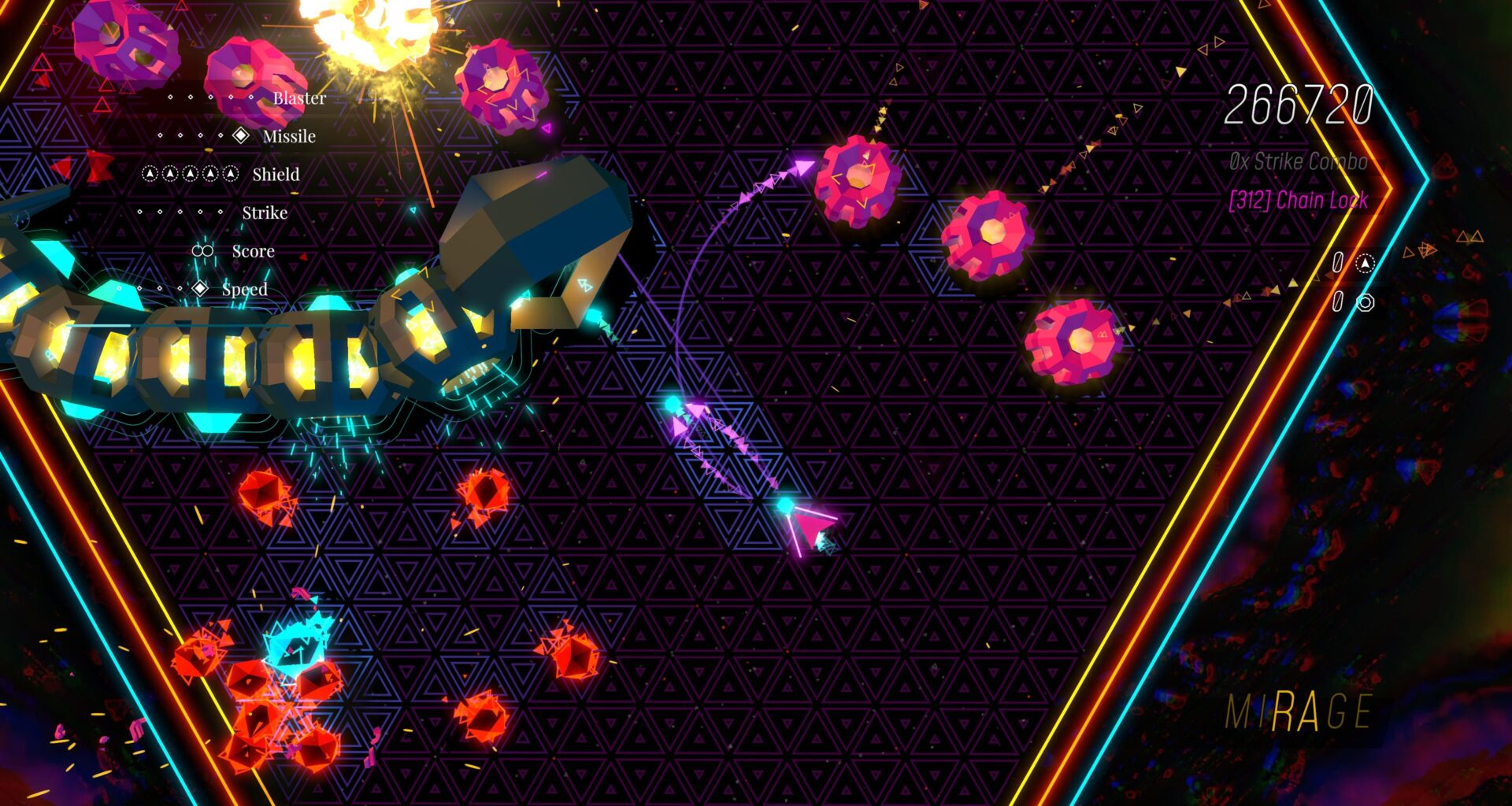Click the shield arrow icon near the right border
This screenshot has height=806, width=1512.
1365,264
